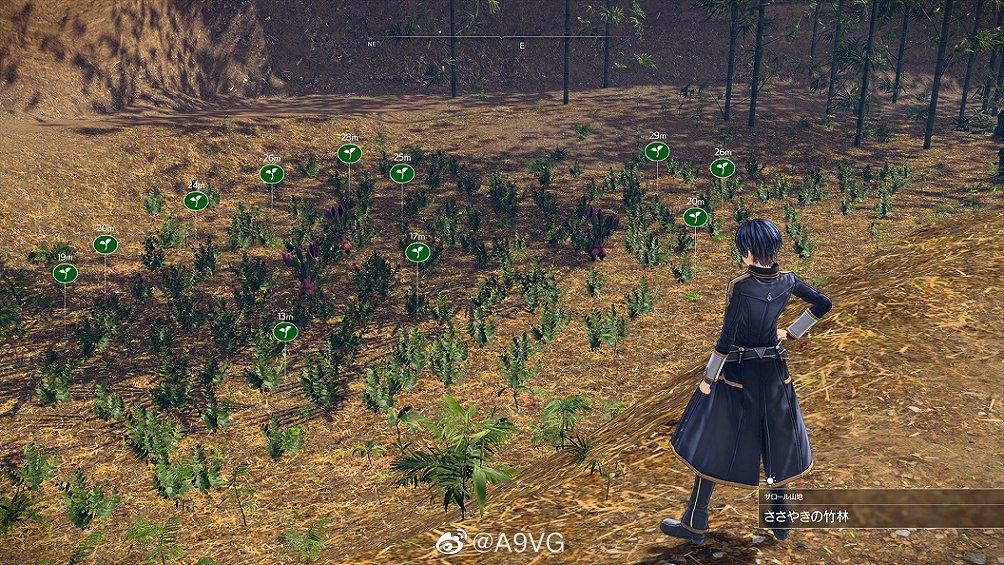Select the sprout marker labeled 19m

(x=65, y=273)
